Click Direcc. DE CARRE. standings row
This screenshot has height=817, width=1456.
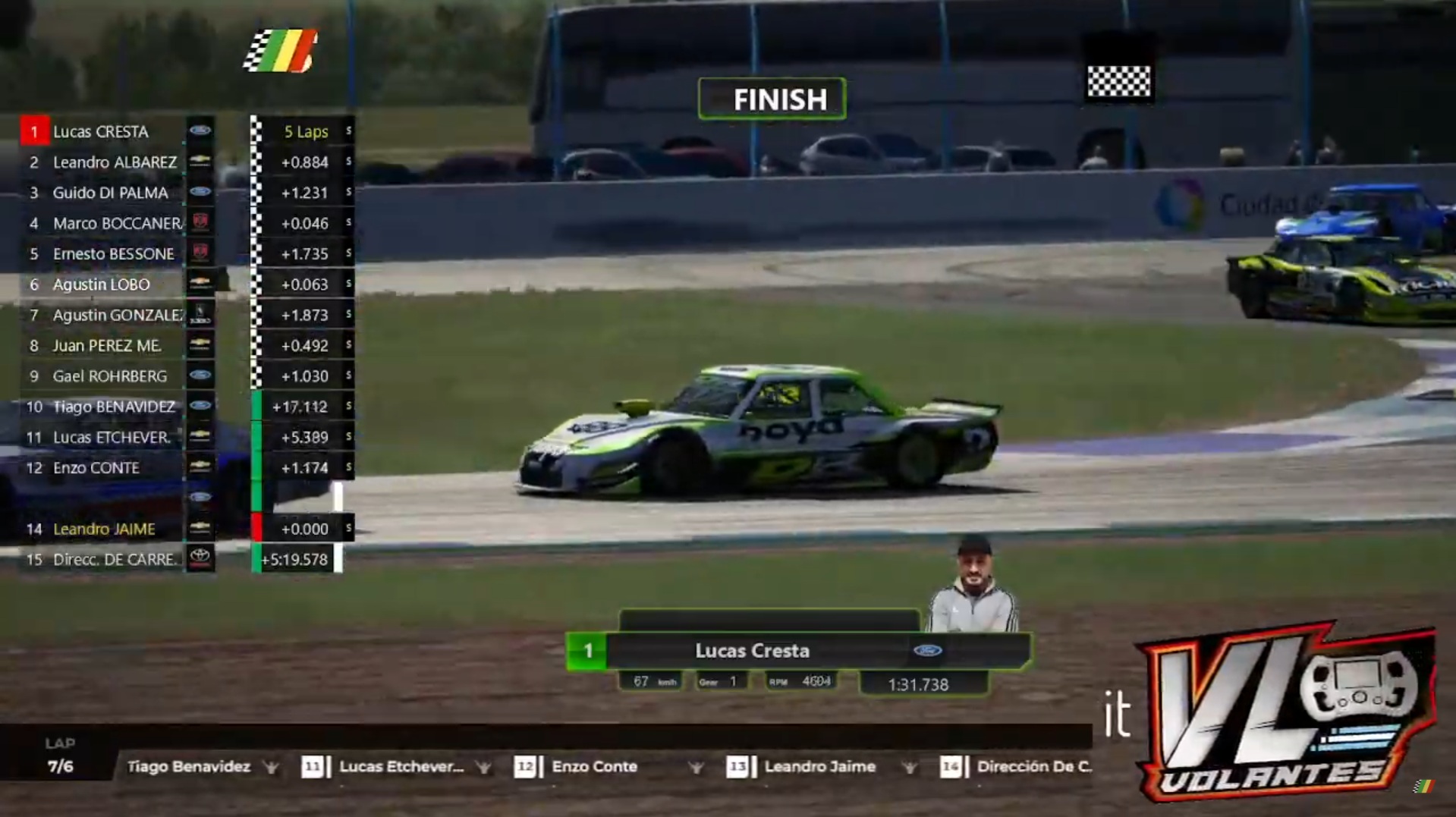113,560
